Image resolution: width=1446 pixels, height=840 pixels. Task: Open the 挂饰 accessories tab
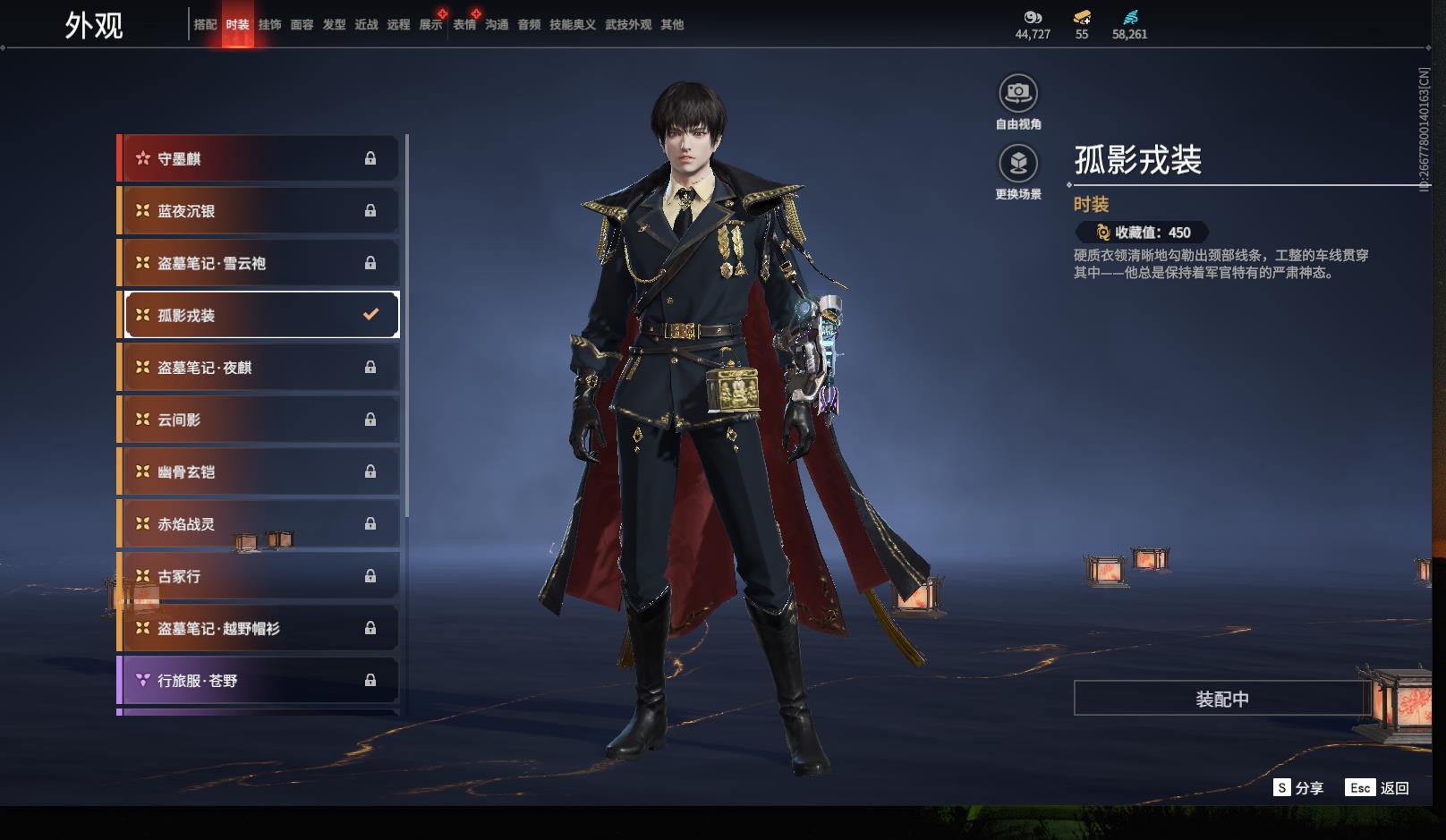tap(269, 25)
